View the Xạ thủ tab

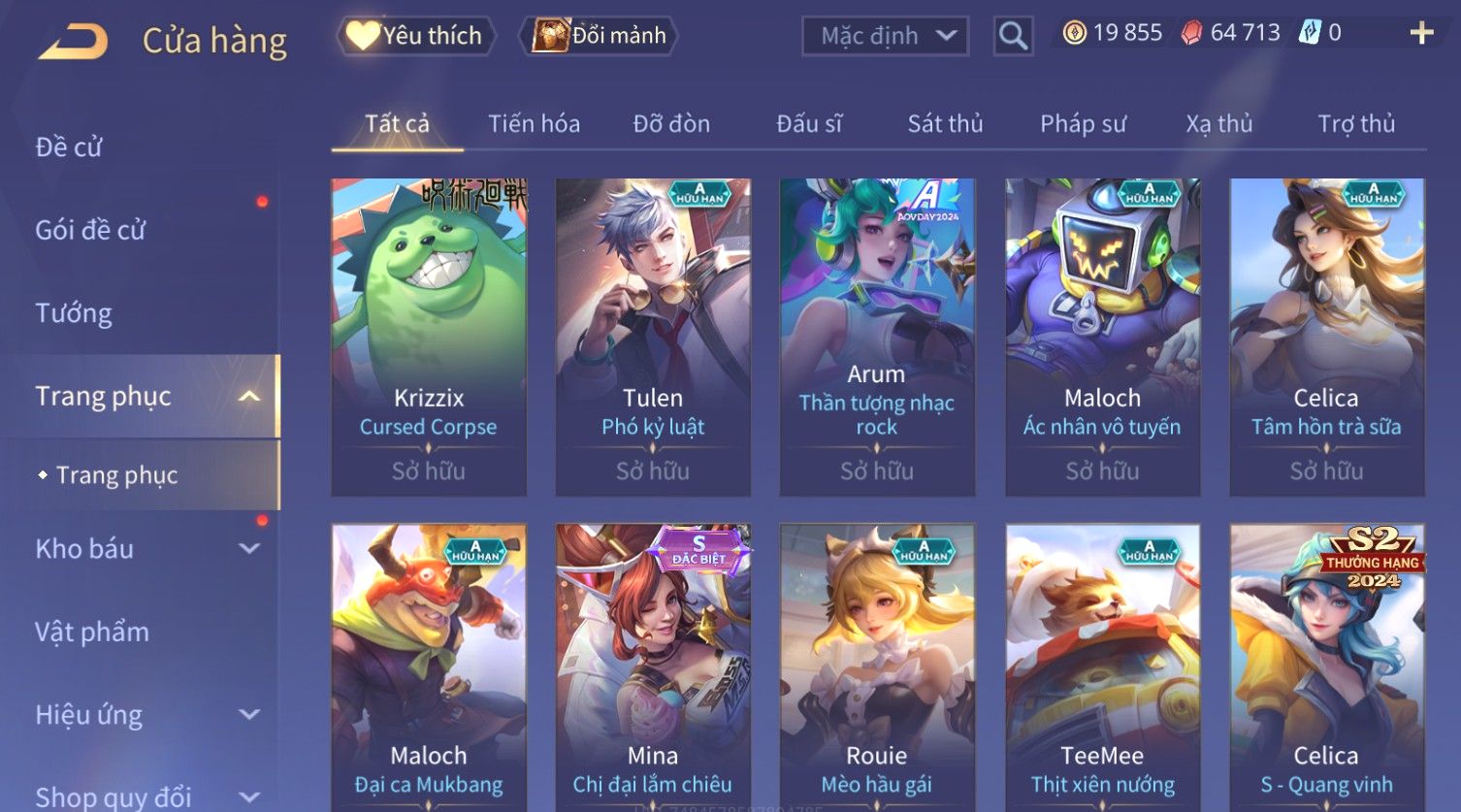(1218, 124)
